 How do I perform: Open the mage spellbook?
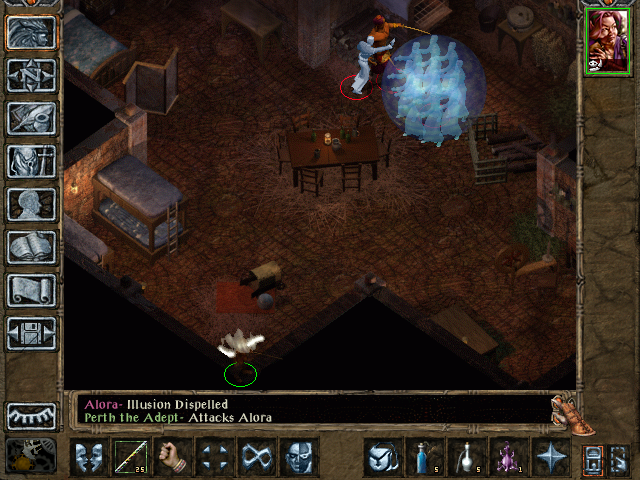[32, 247]
